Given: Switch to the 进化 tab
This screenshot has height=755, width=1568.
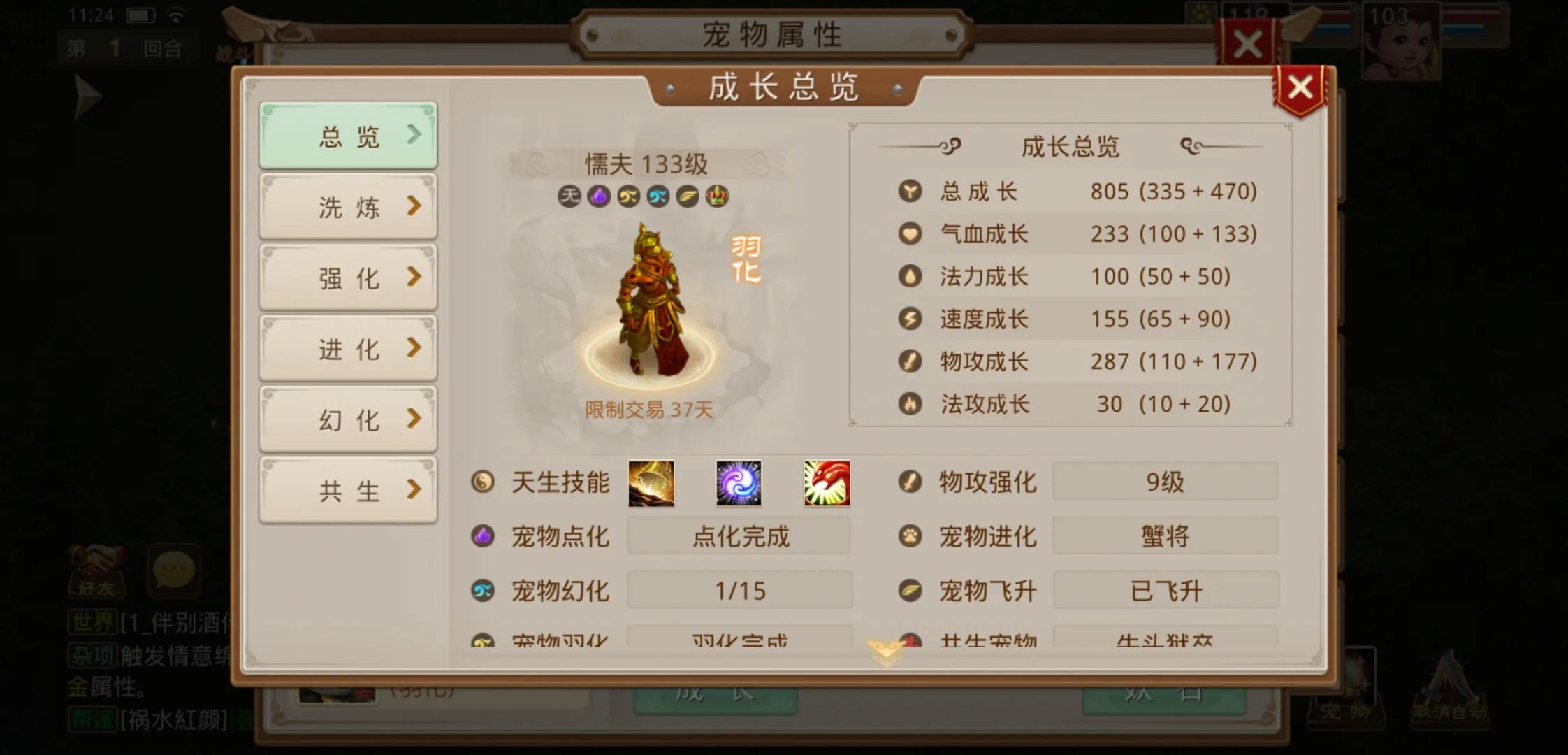Looking at the screenshot, I should pyautogui.click(x=347, y=347).
